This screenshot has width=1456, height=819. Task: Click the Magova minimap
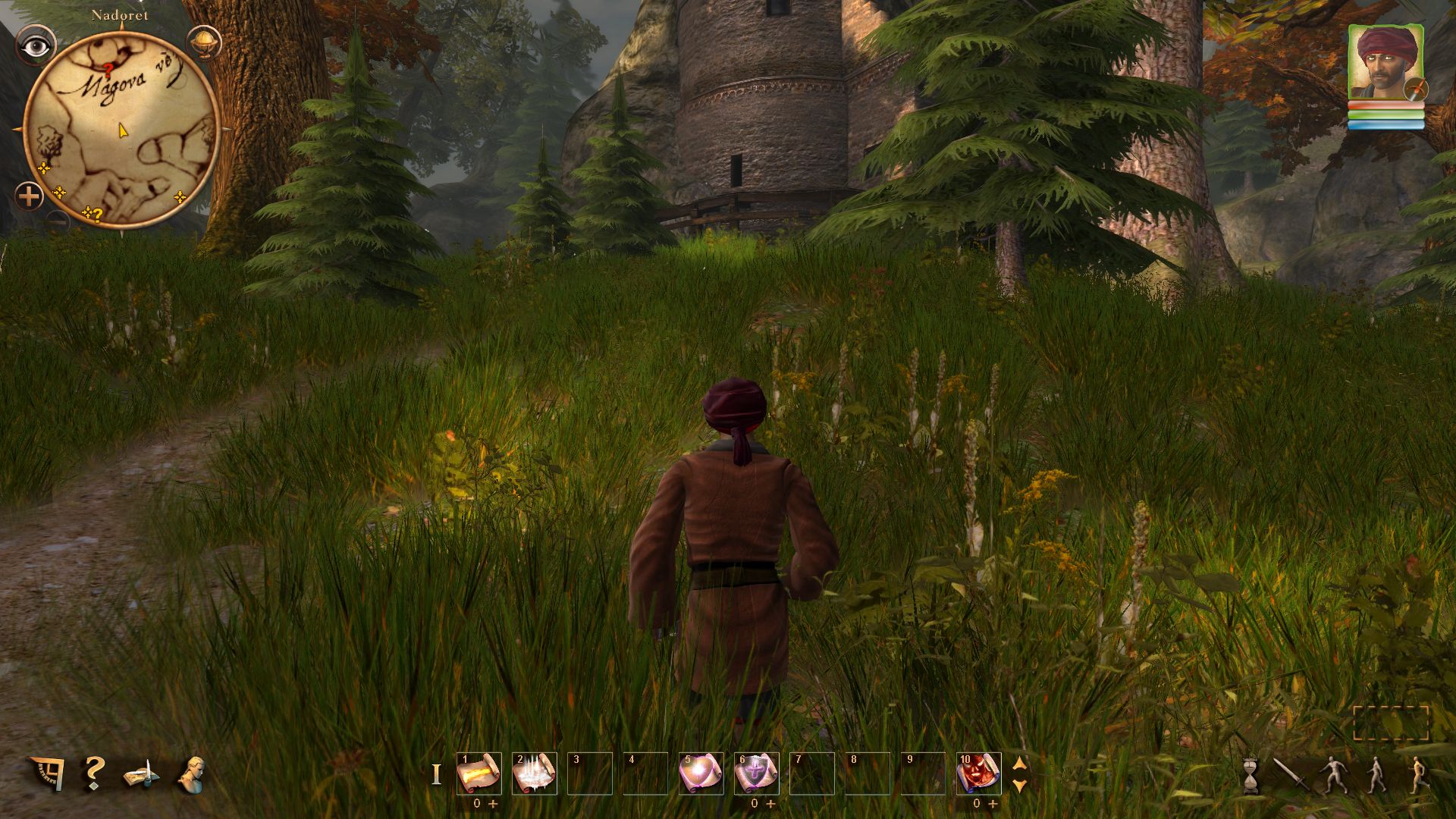(121, 130)
